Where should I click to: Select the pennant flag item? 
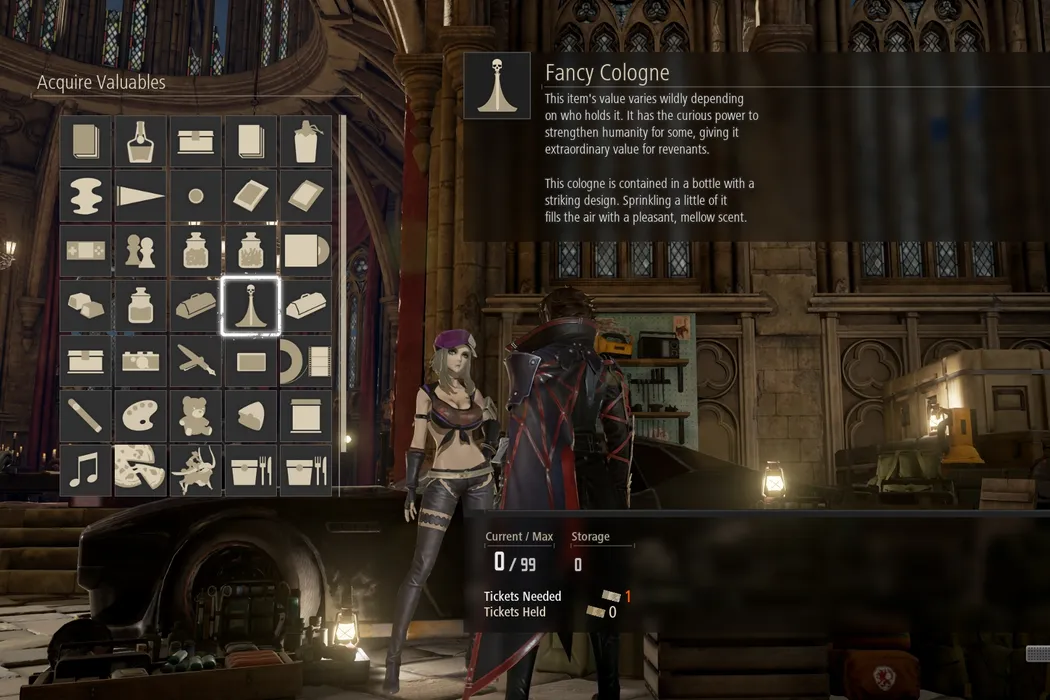tap(140, 197)
